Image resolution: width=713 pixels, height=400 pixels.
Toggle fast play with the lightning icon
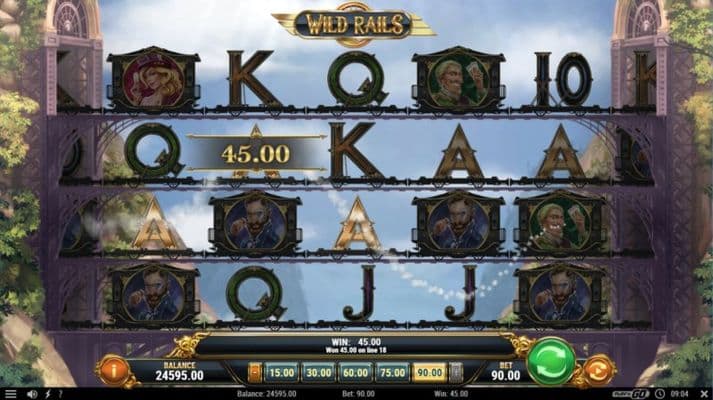coord(46,394)
